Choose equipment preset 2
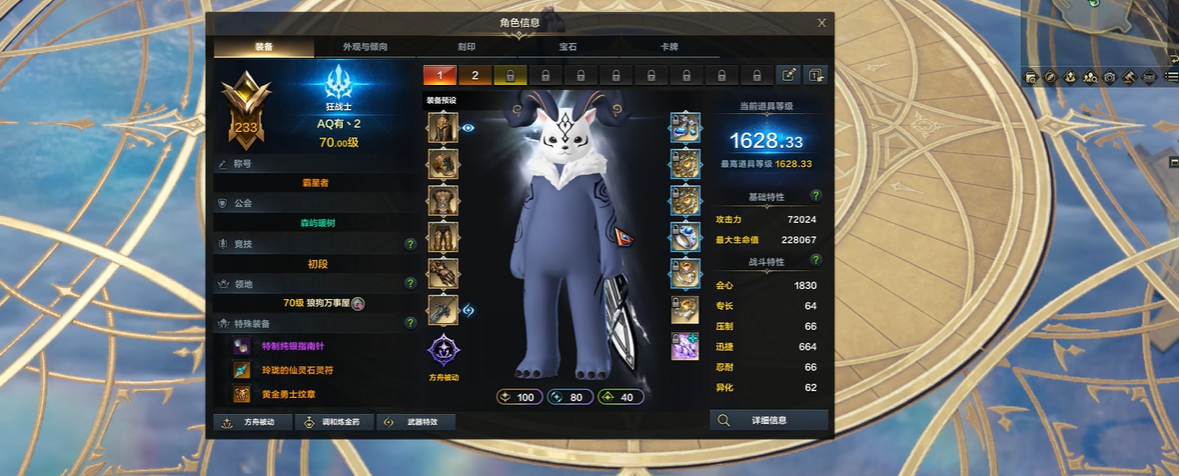The height and width of the screenshot is (476, 1179). click(x=475, y=75)
